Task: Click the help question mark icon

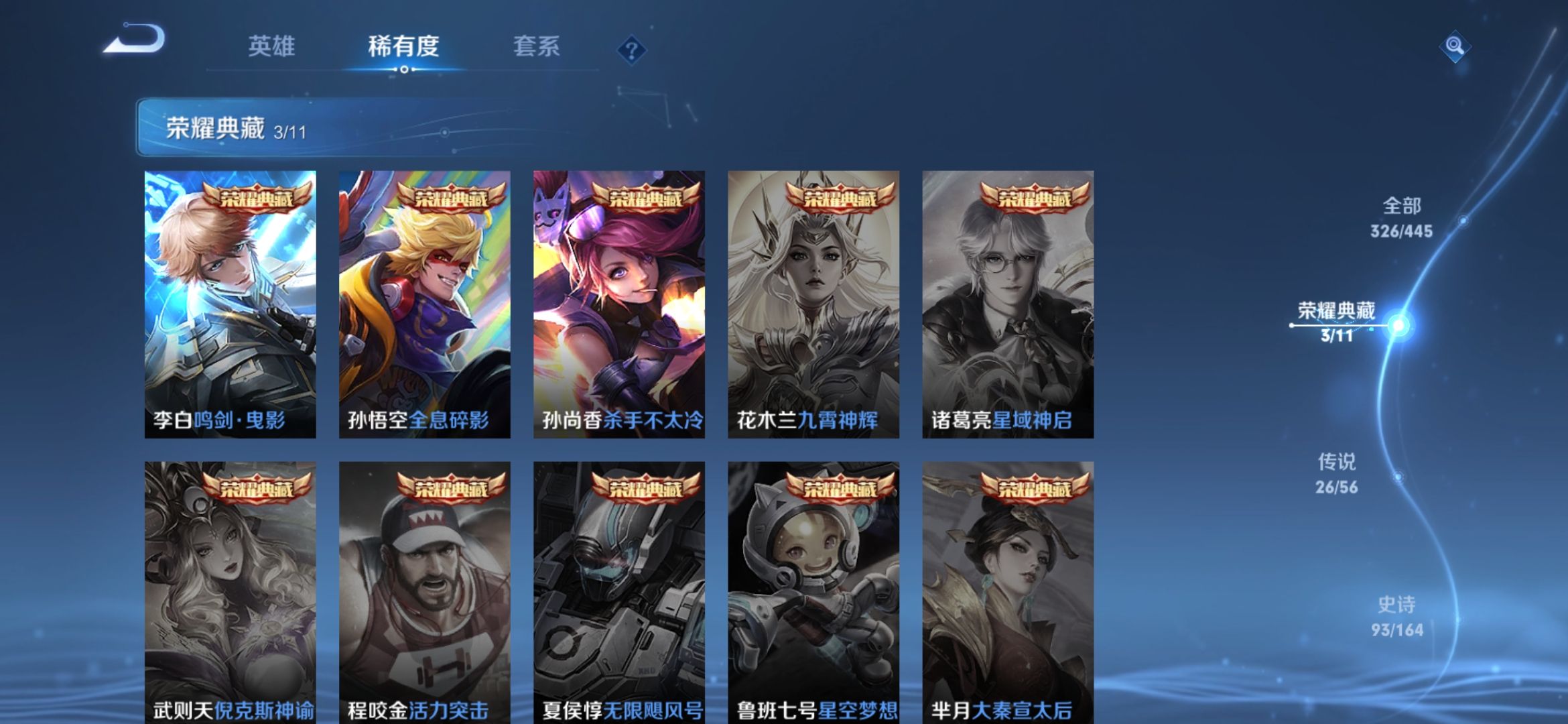Action: tap(631, 49)
